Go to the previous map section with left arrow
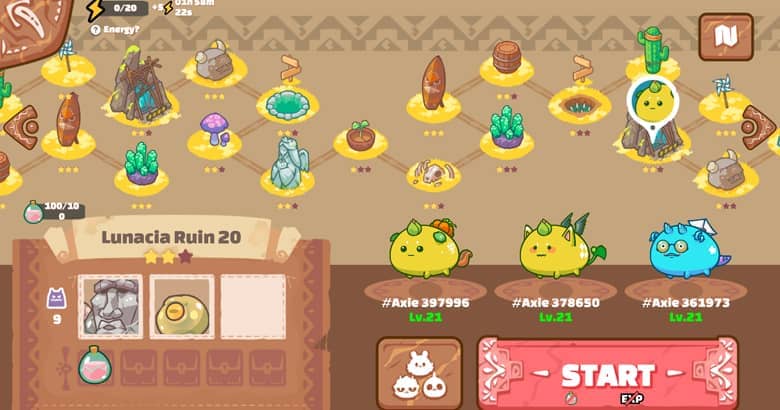 click(20, 127)
